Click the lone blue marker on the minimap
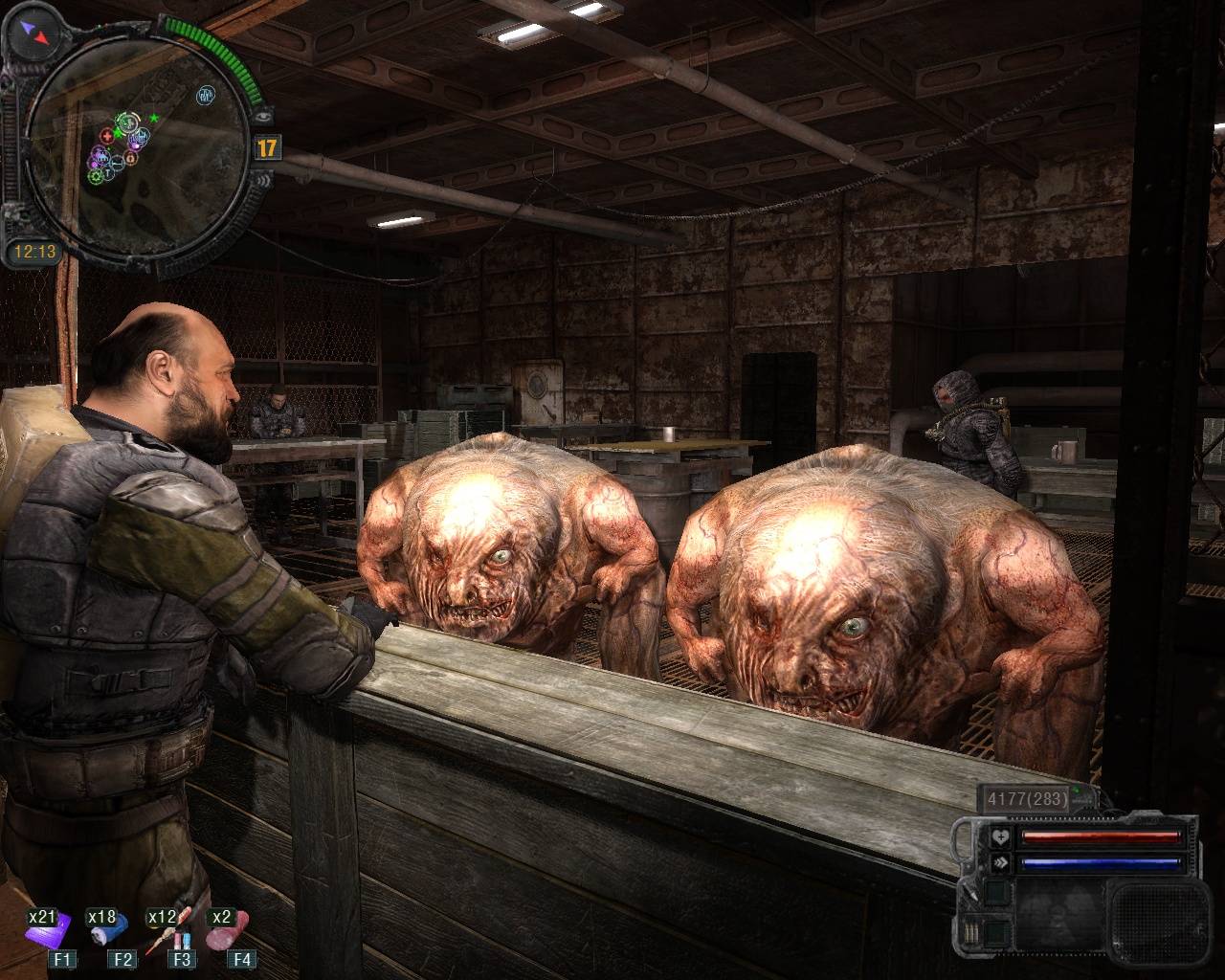The image size is (1225, 980). 205,96
